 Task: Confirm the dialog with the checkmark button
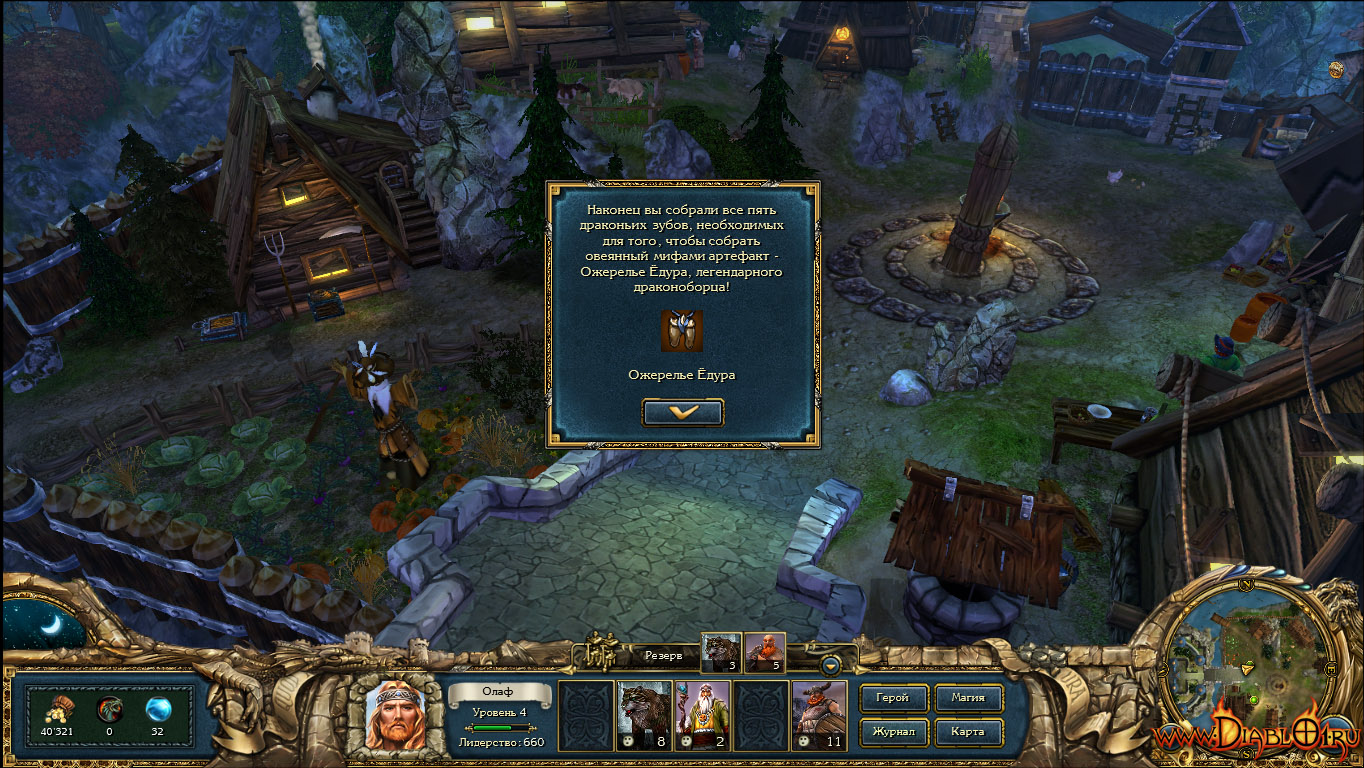[x=683, y=412]
